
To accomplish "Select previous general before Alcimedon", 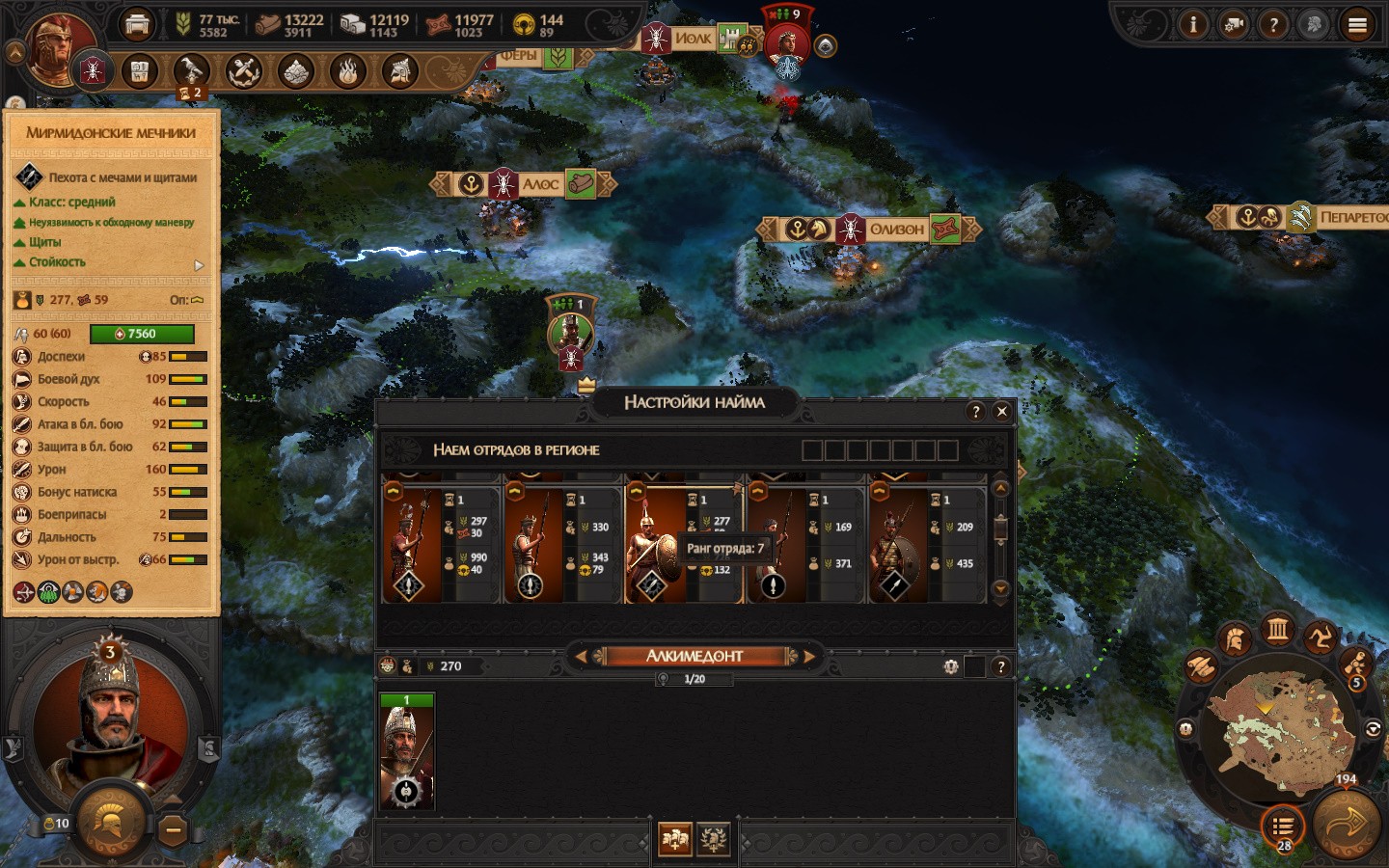I will tap(580, 657).
